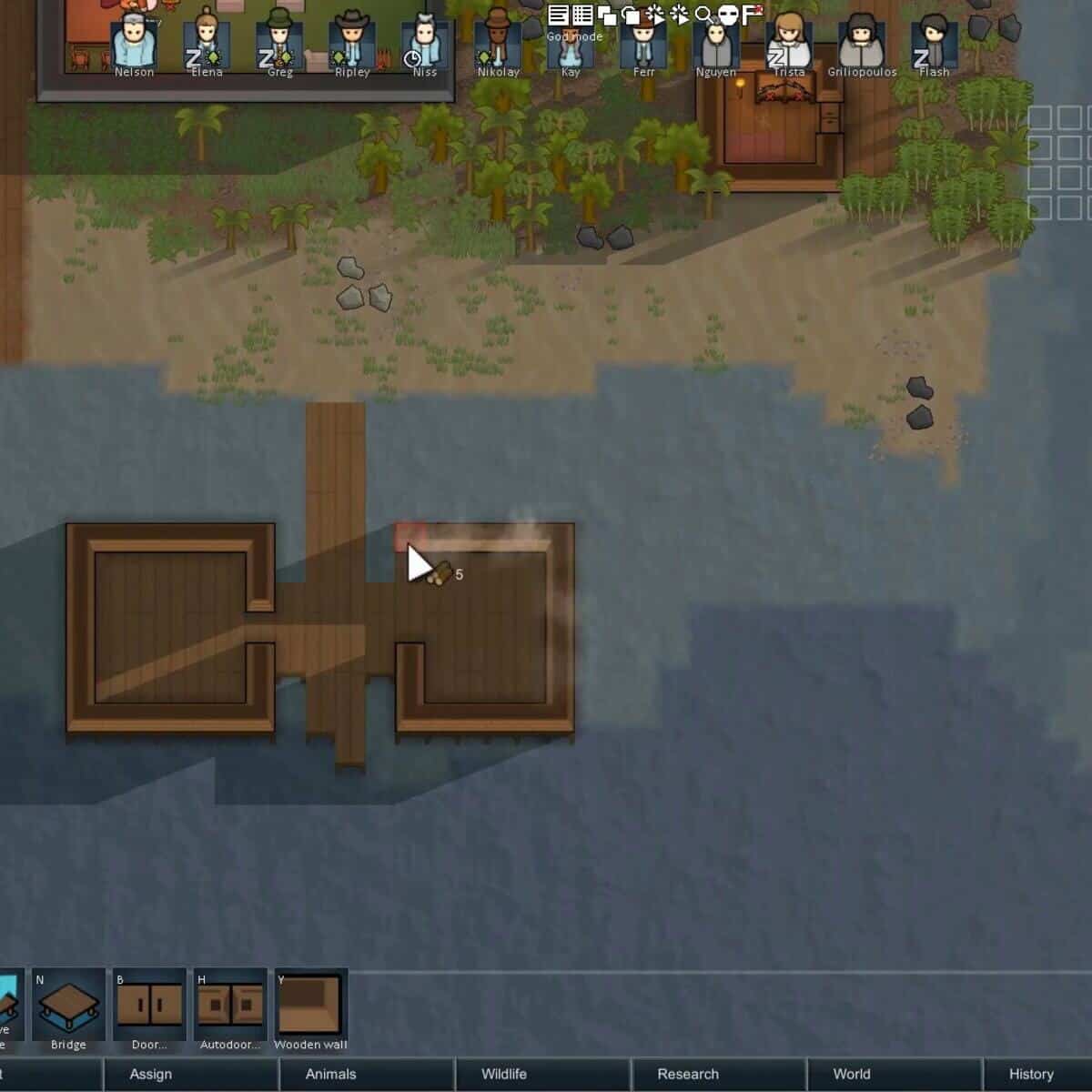Select colonist Trista's portrait

tap(789, 44)
